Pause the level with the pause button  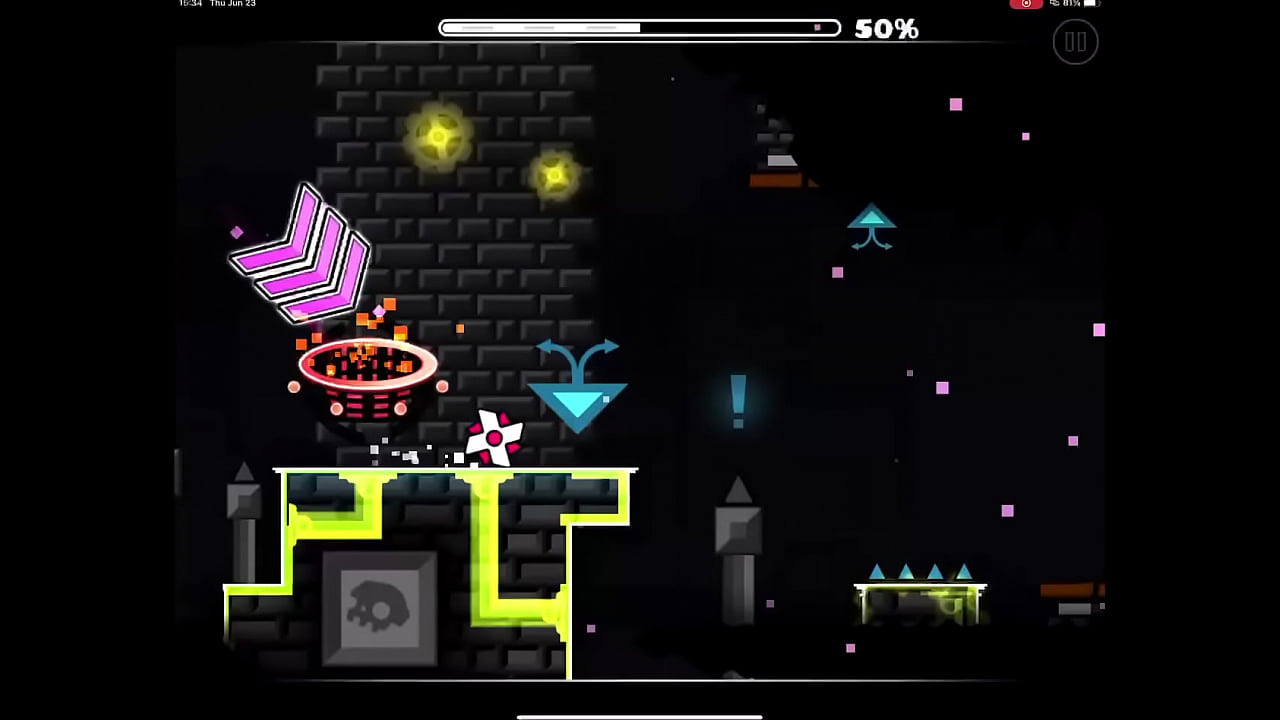tap(1075, 42)
